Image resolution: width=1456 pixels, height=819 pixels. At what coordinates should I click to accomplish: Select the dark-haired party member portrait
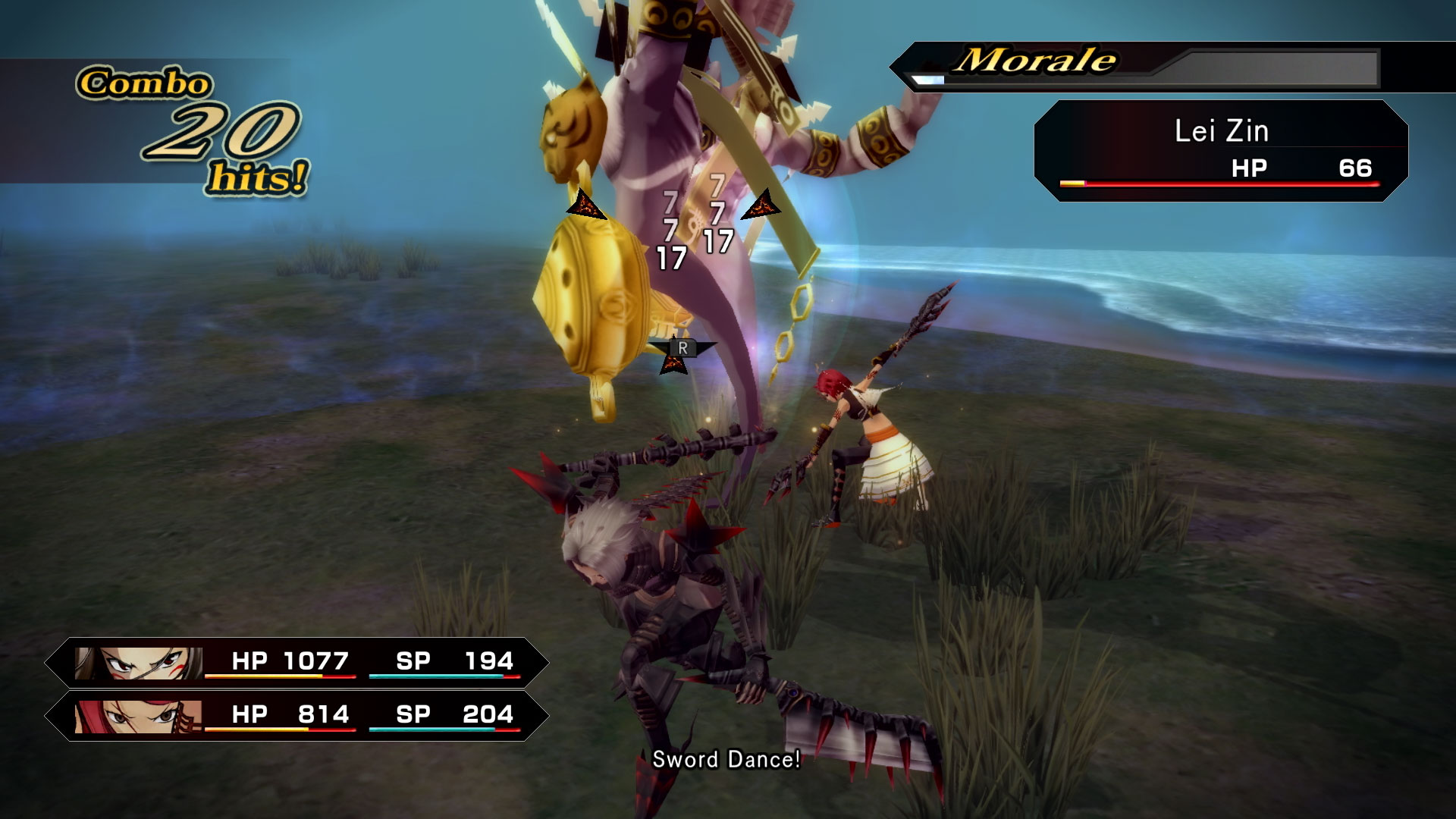(139, 663)
